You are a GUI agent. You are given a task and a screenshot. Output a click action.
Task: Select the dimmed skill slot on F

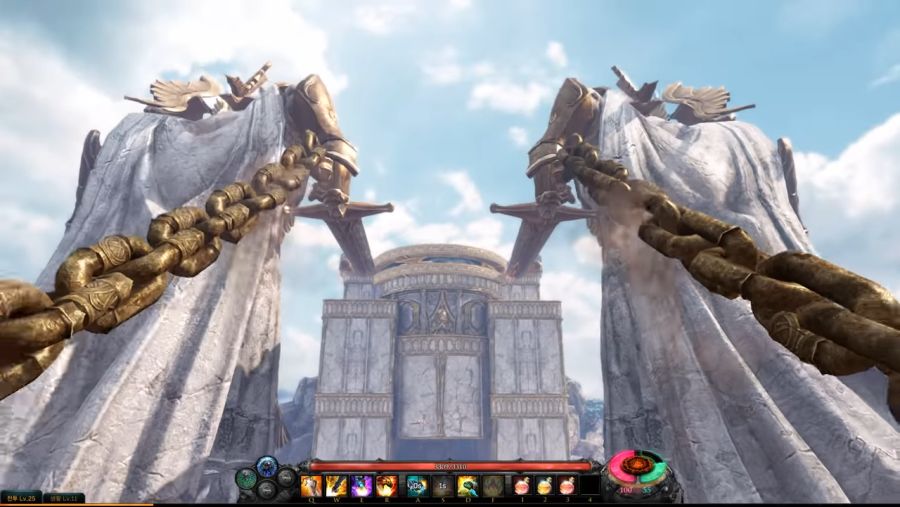point(494,486)
